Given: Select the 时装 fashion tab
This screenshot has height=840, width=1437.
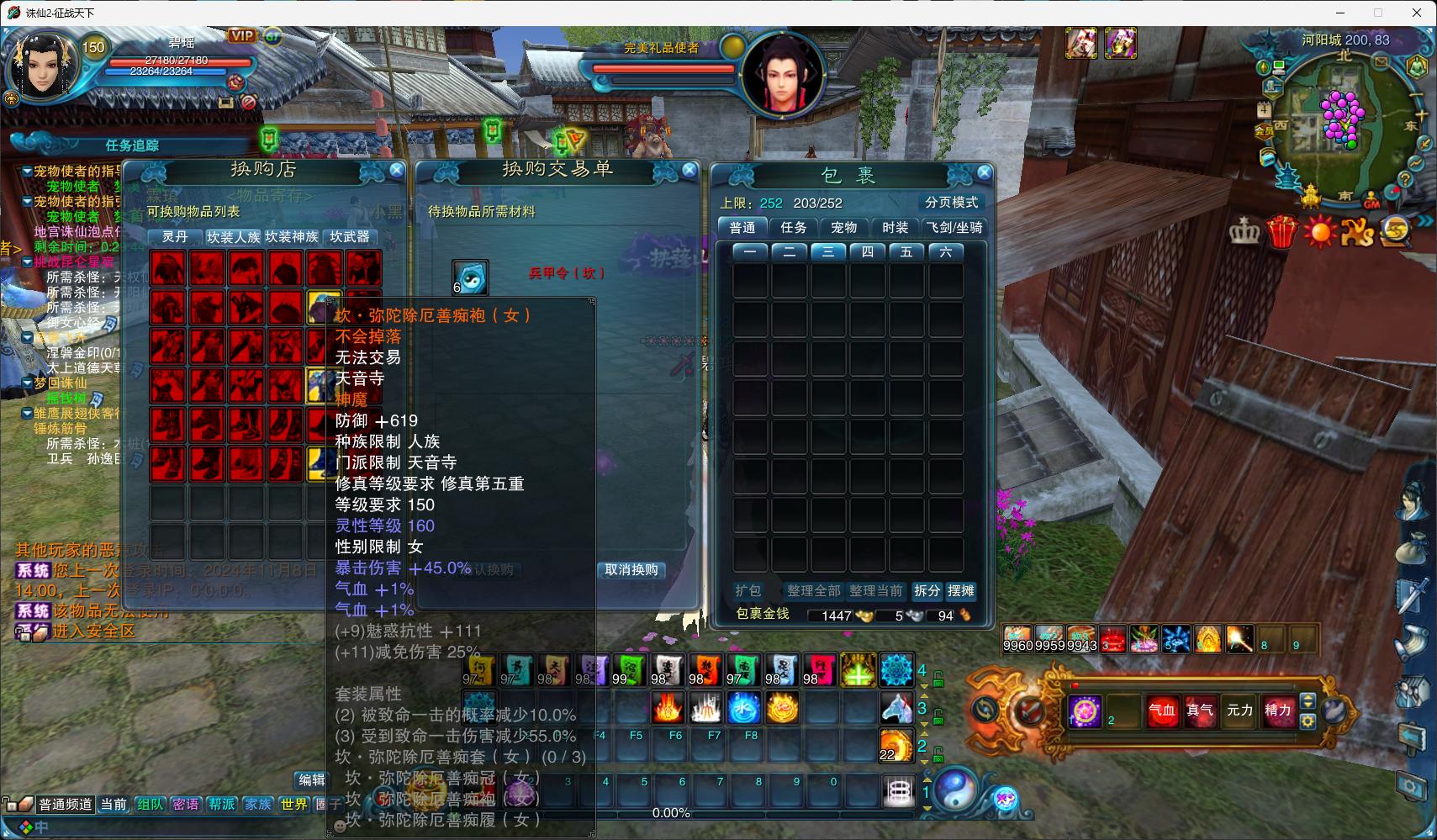Looking at the screenshot, I should click(895, 227).
